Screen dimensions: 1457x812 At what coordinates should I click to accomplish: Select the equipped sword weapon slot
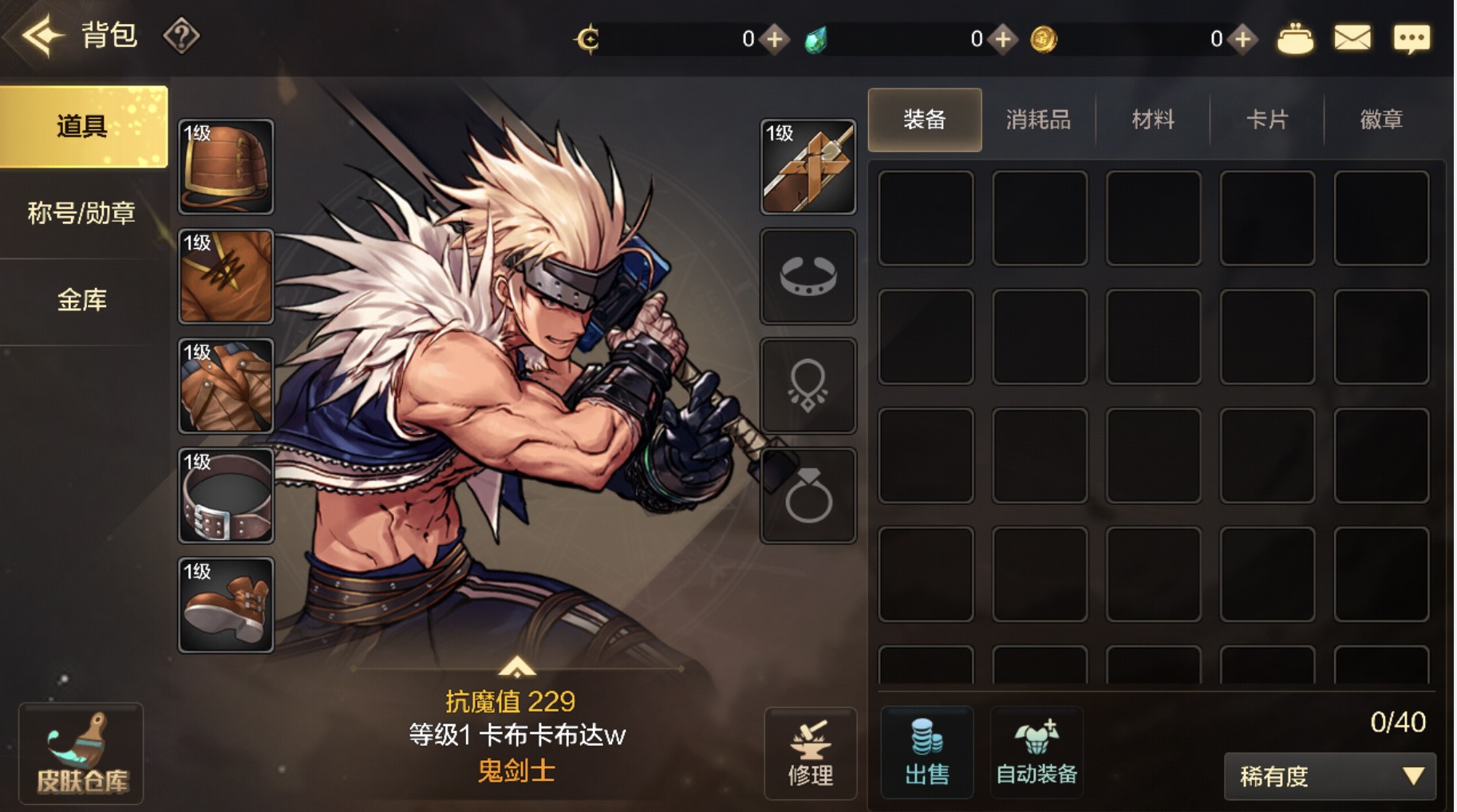(x=807, y=167)
